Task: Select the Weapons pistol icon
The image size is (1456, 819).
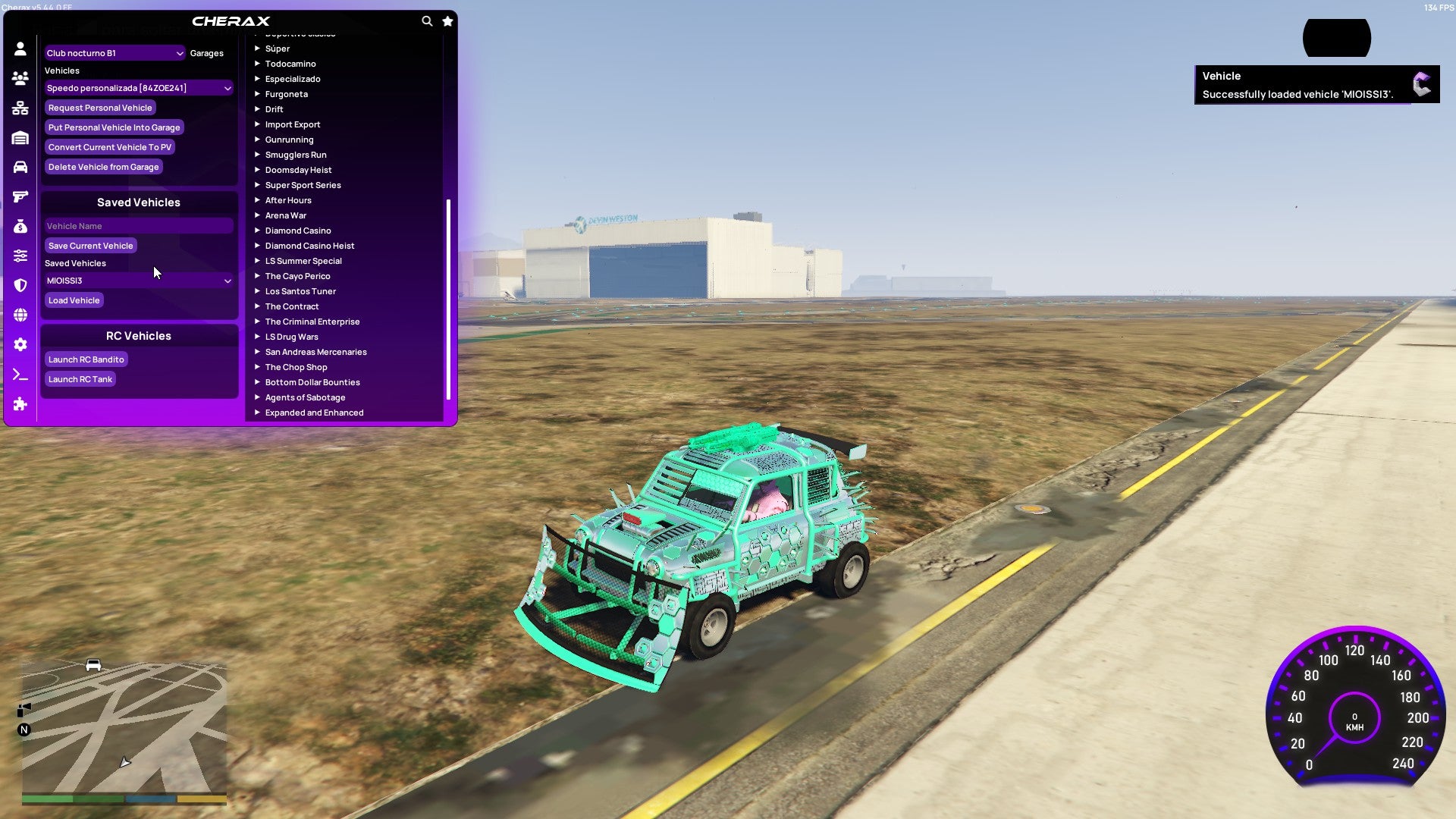Action: pyautogui.click(x=20, y=196)
